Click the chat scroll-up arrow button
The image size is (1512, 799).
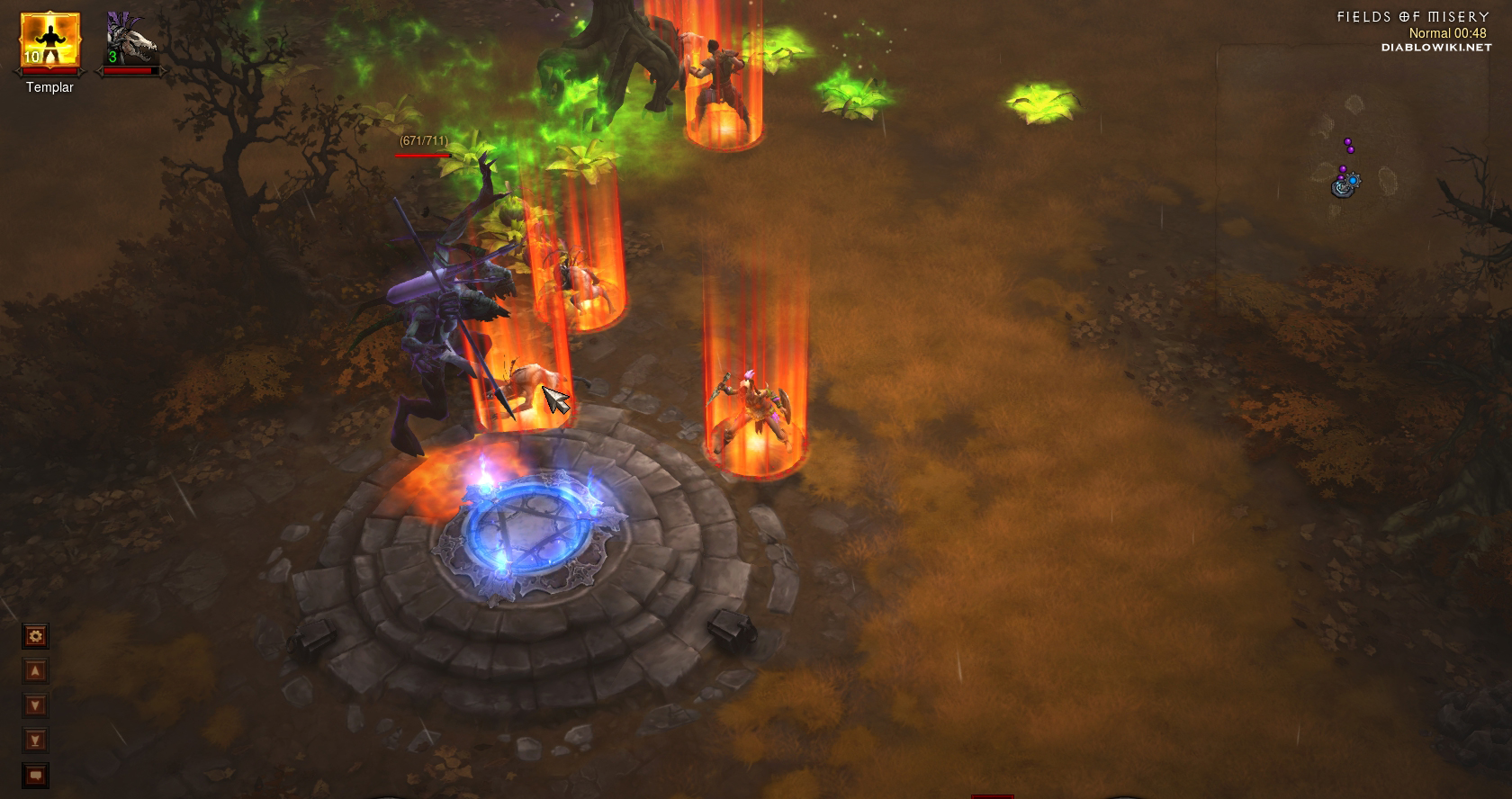36,671
